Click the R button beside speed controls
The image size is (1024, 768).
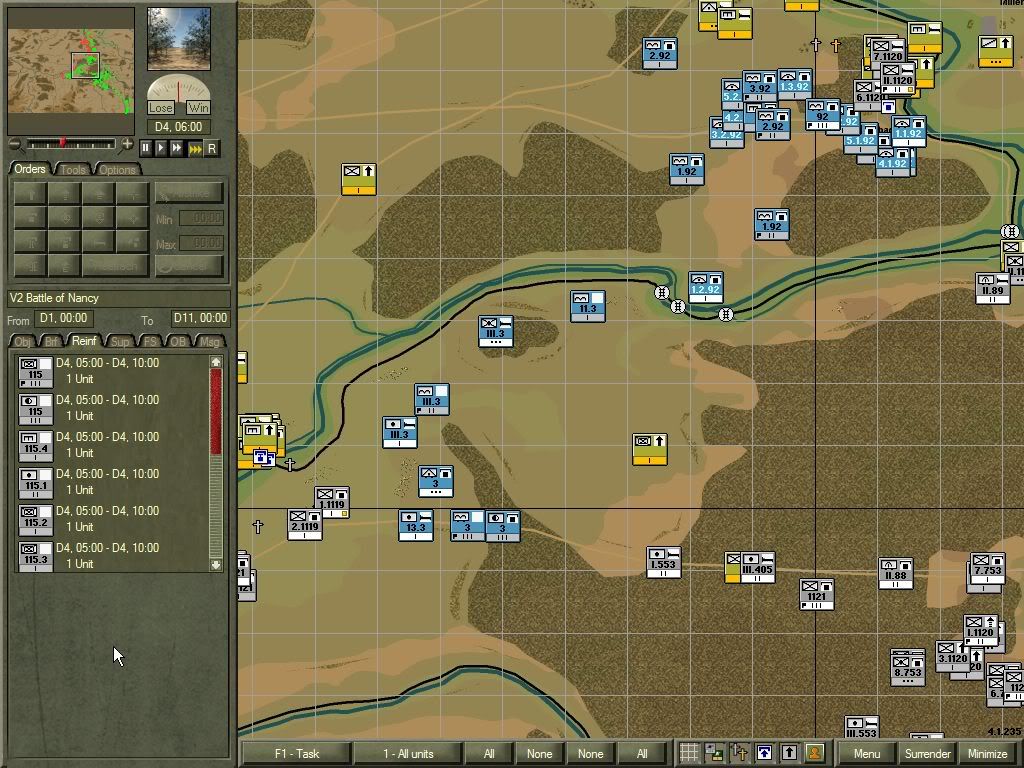(x=212, y=148)
